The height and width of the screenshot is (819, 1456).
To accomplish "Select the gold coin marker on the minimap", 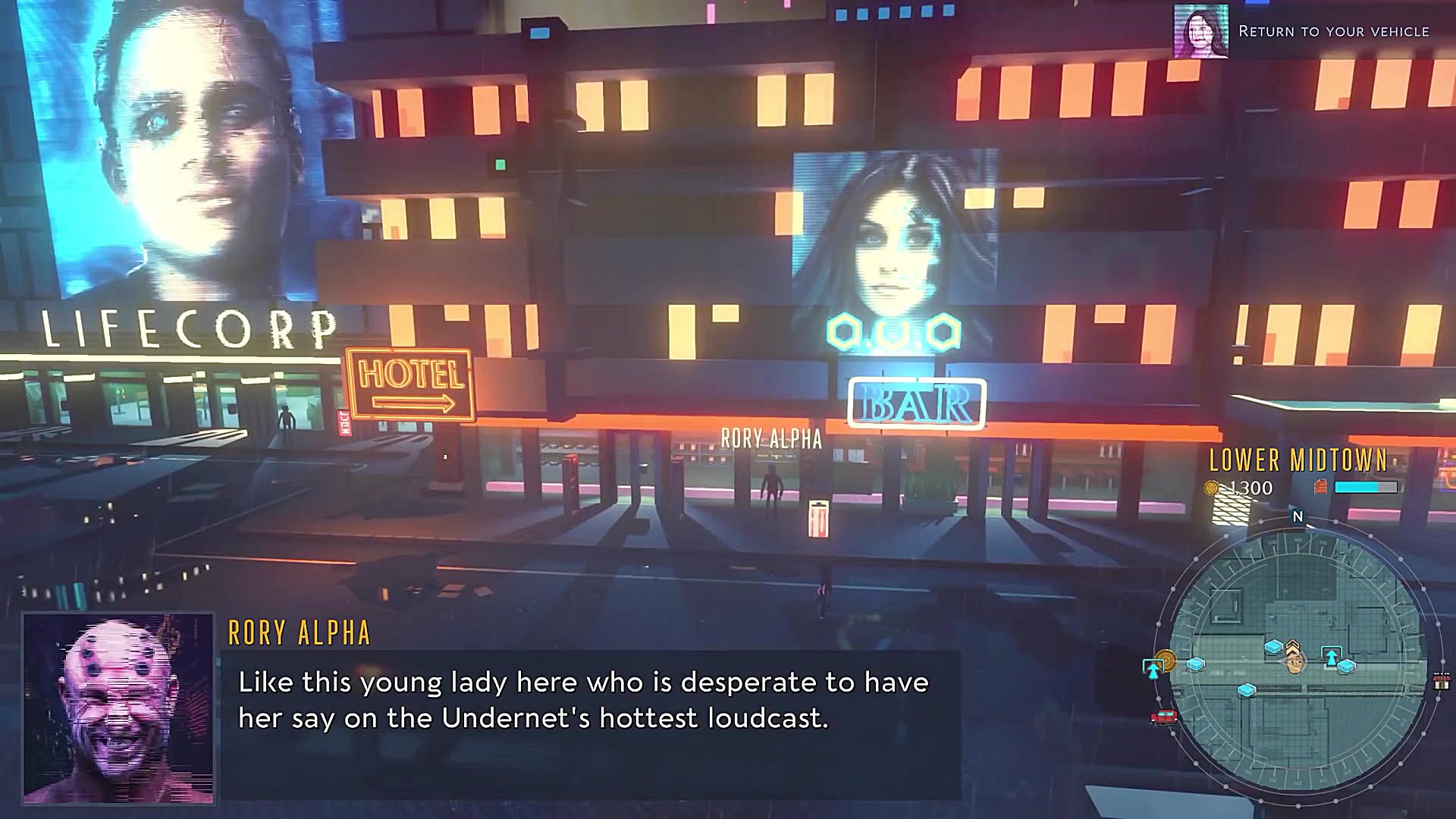I will pos(1166,660).
